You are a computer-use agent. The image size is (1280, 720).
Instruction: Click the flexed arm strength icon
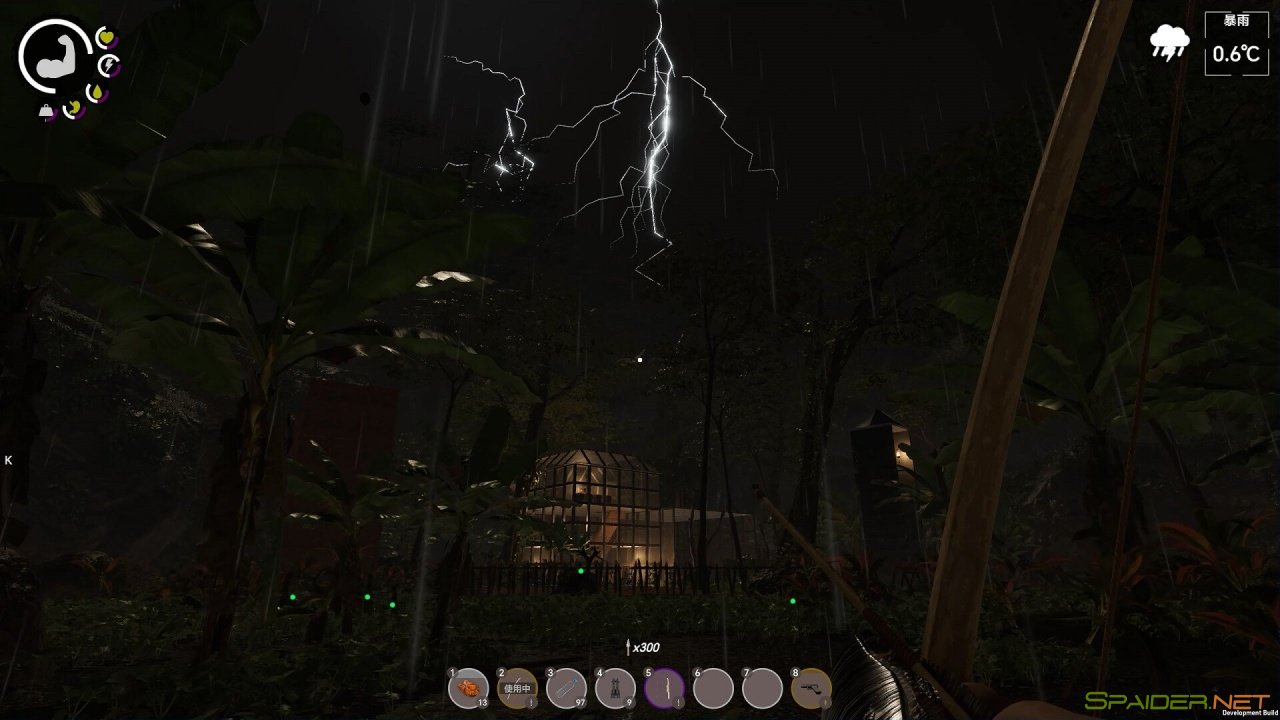[x=54, y=58]
